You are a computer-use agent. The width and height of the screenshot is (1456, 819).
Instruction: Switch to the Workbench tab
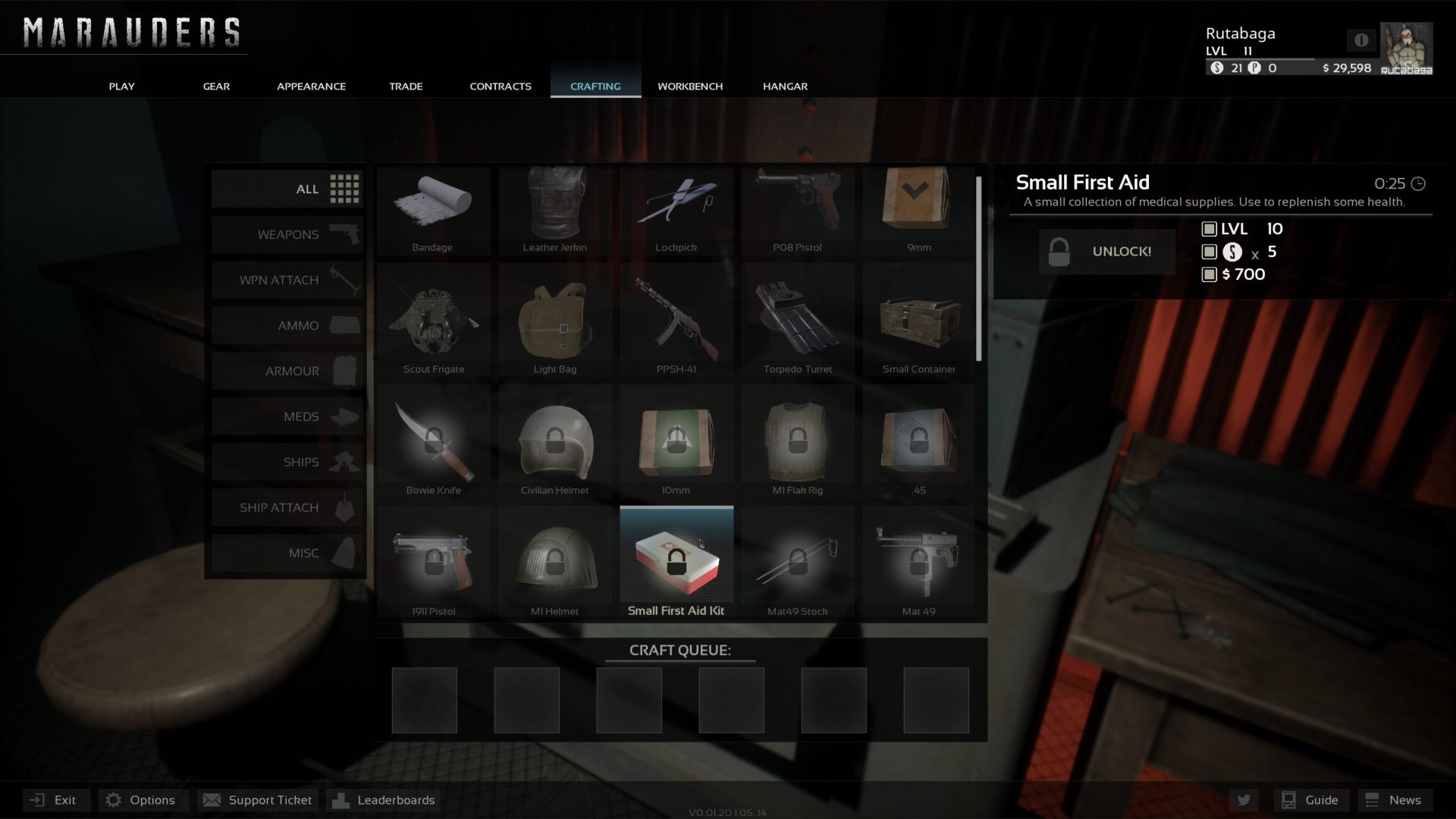689,86
